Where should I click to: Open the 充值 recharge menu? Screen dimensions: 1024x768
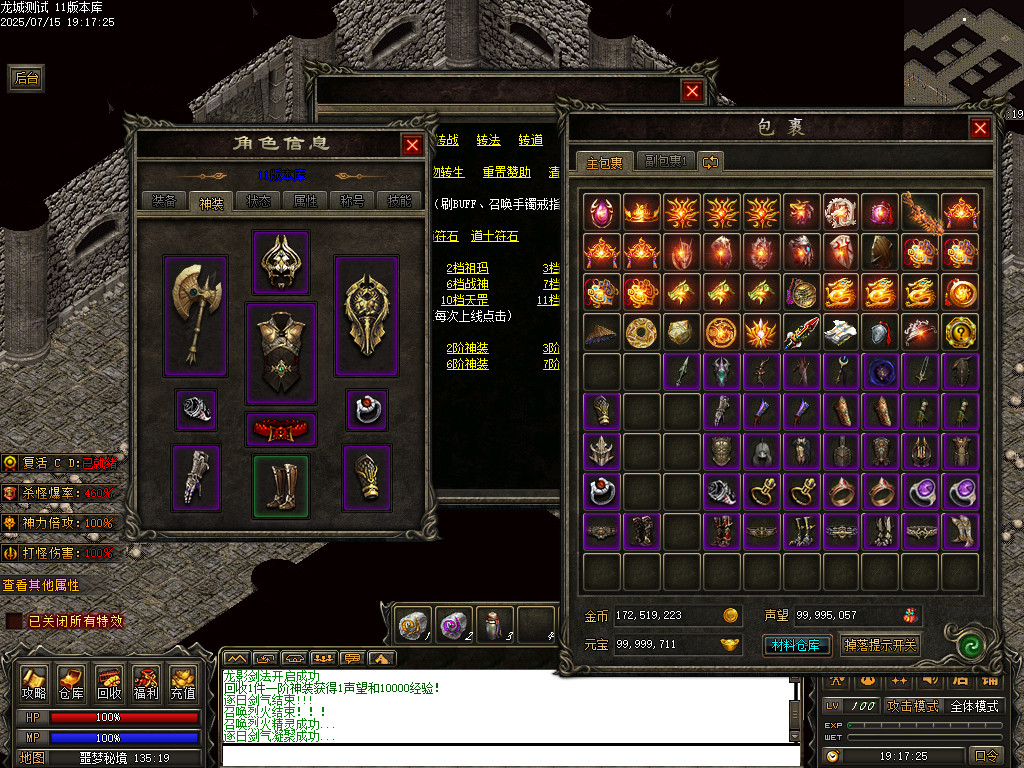pyautogui.click(x=183, y=683)
